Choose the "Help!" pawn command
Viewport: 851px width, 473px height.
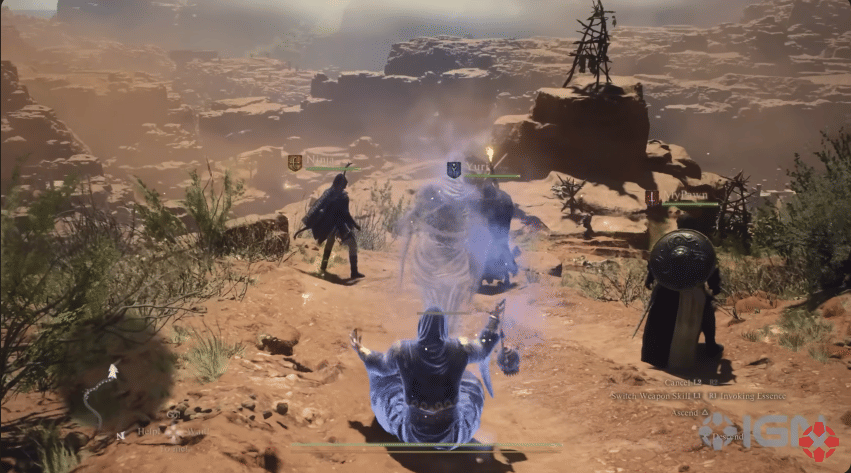148,431
